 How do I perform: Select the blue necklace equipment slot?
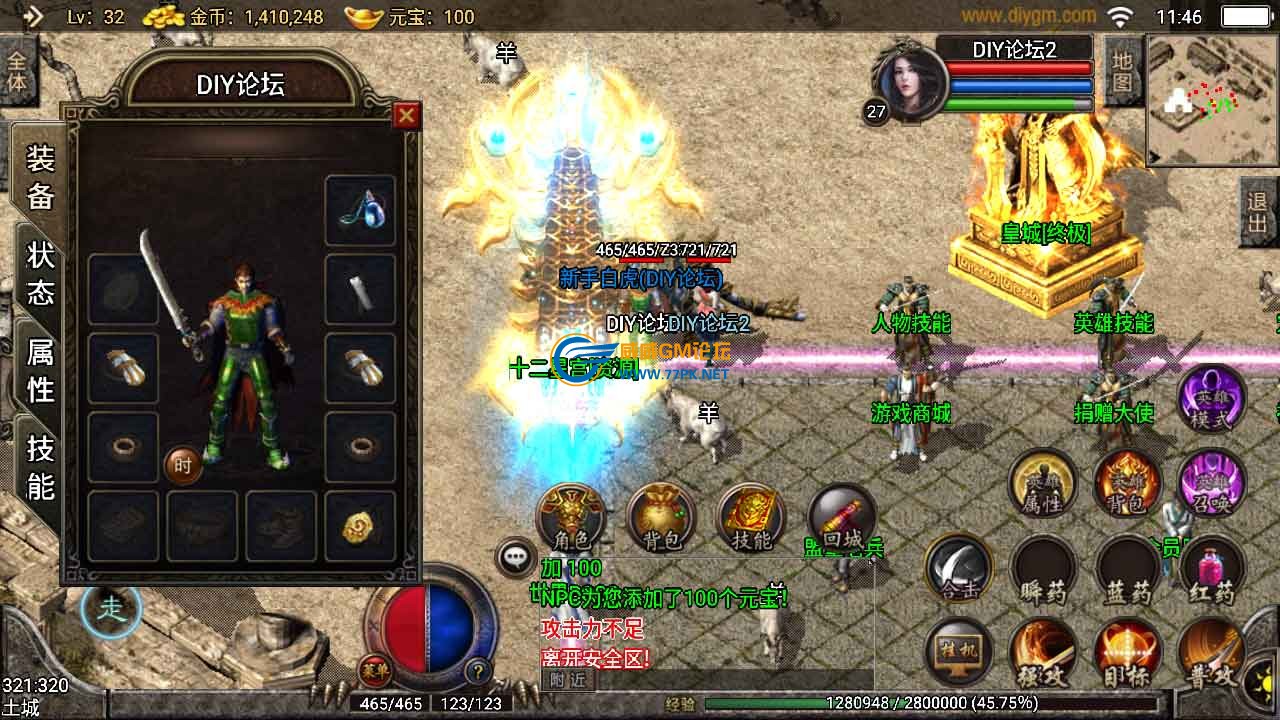pos(360,211)
